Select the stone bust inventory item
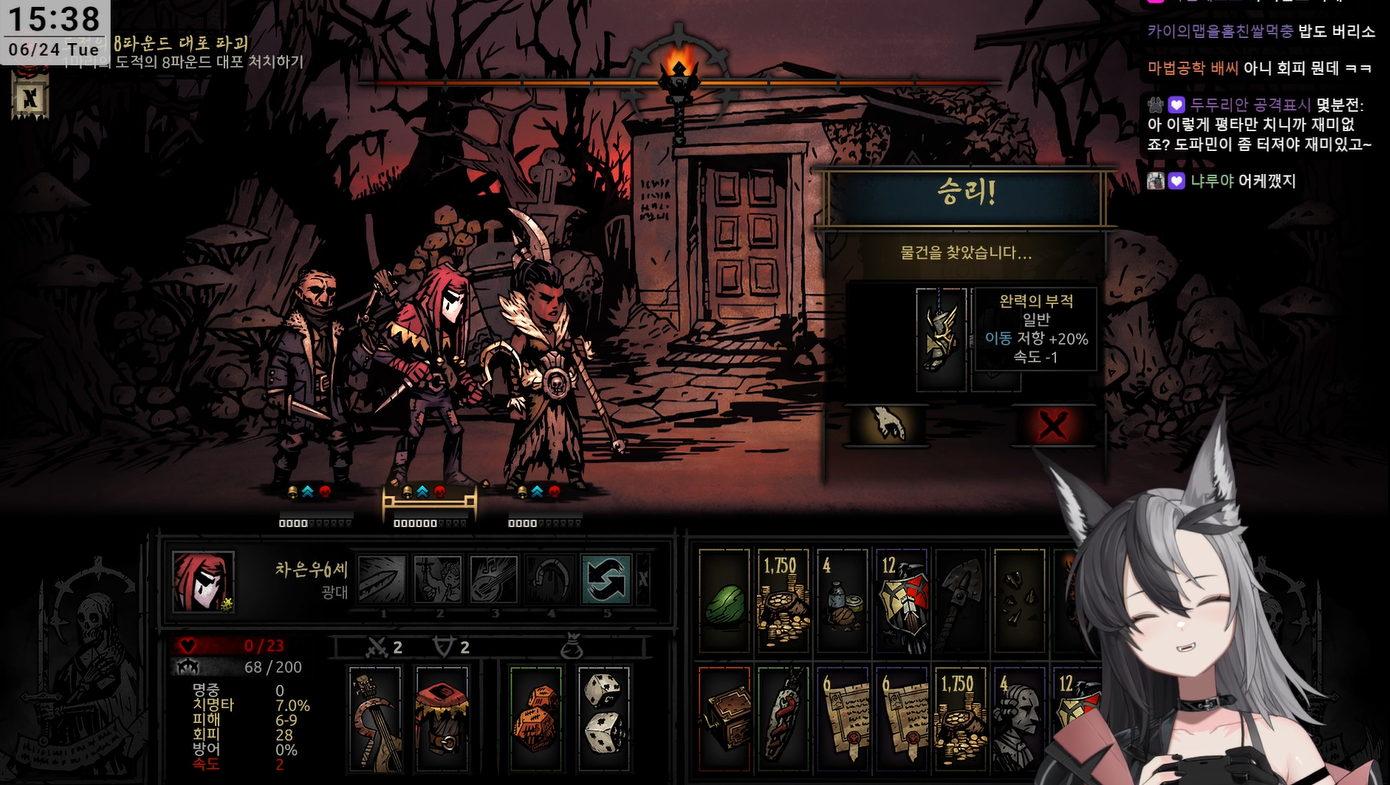The height and width of the screenshot is (785, 1390). [x=1019, y=719]
